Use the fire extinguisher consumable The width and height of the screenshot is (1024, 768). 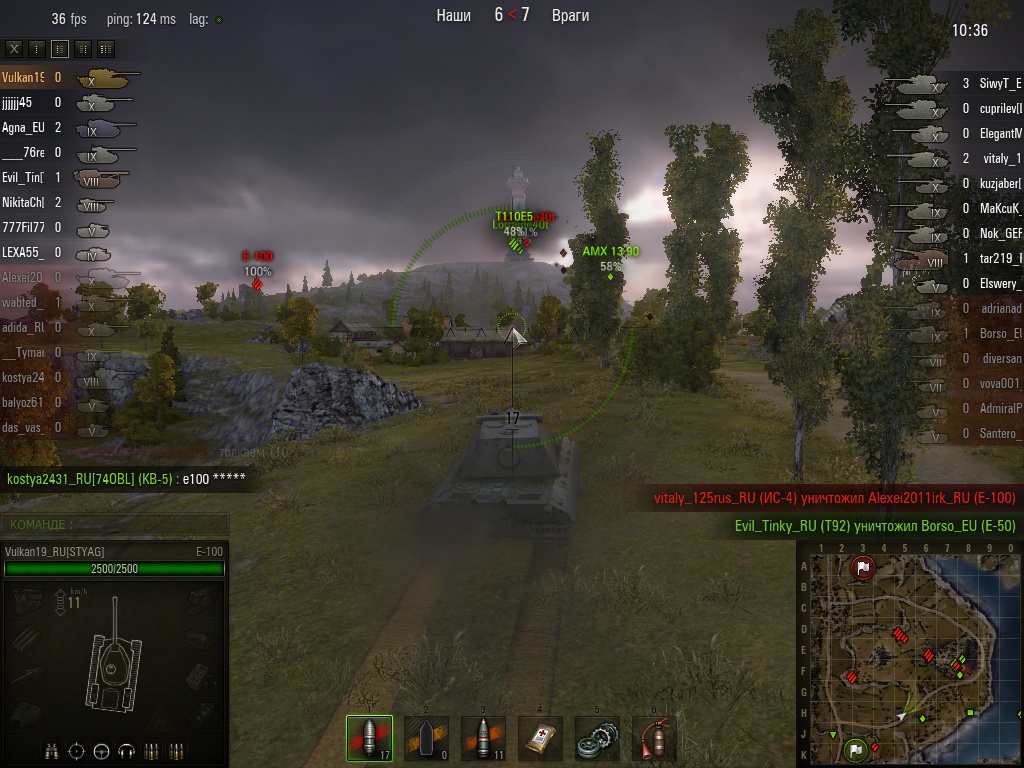pos(654,739)
